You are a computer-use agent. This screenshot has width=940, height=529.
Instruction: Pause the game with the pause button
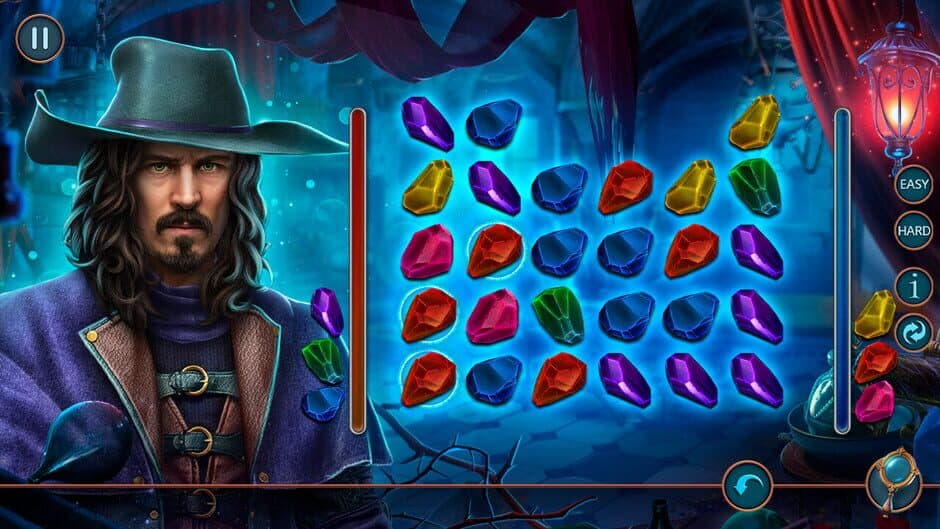click(x=40, y=39)
